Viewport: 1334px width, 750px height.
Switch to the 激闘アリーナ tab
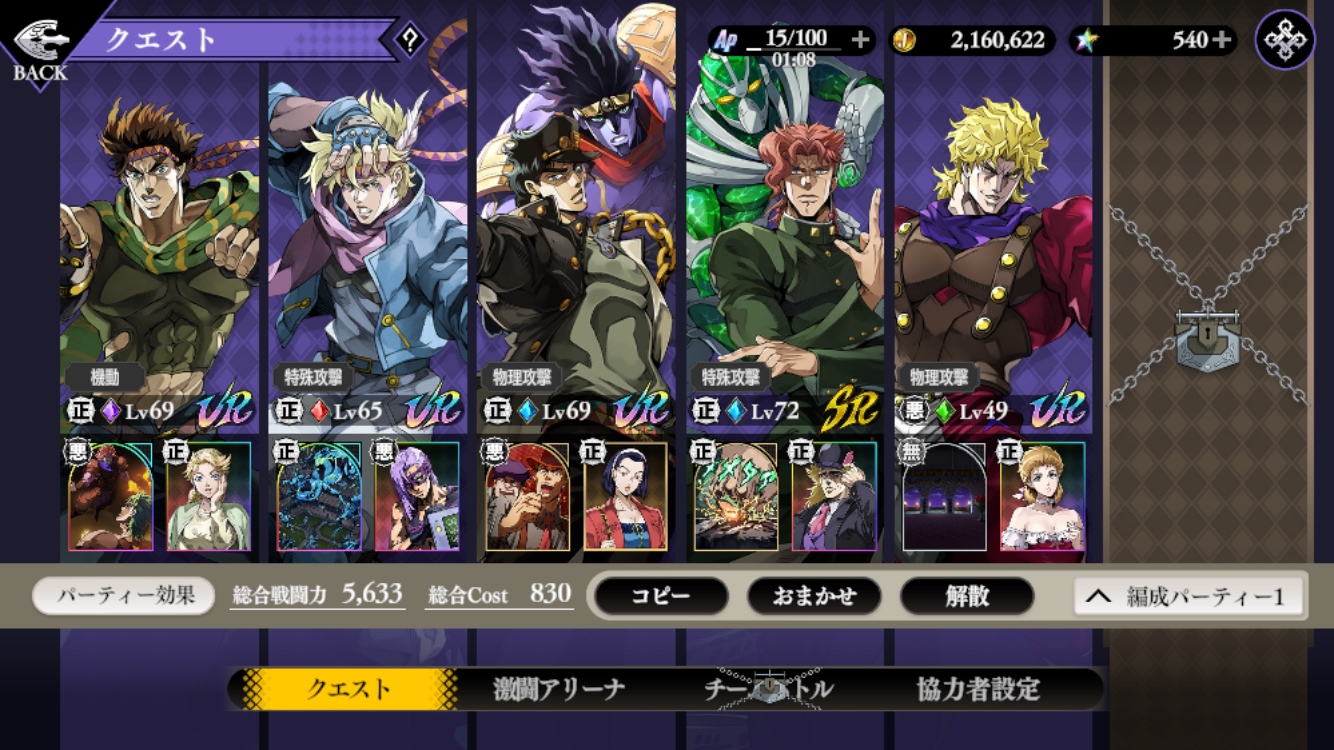click(559, 689)
